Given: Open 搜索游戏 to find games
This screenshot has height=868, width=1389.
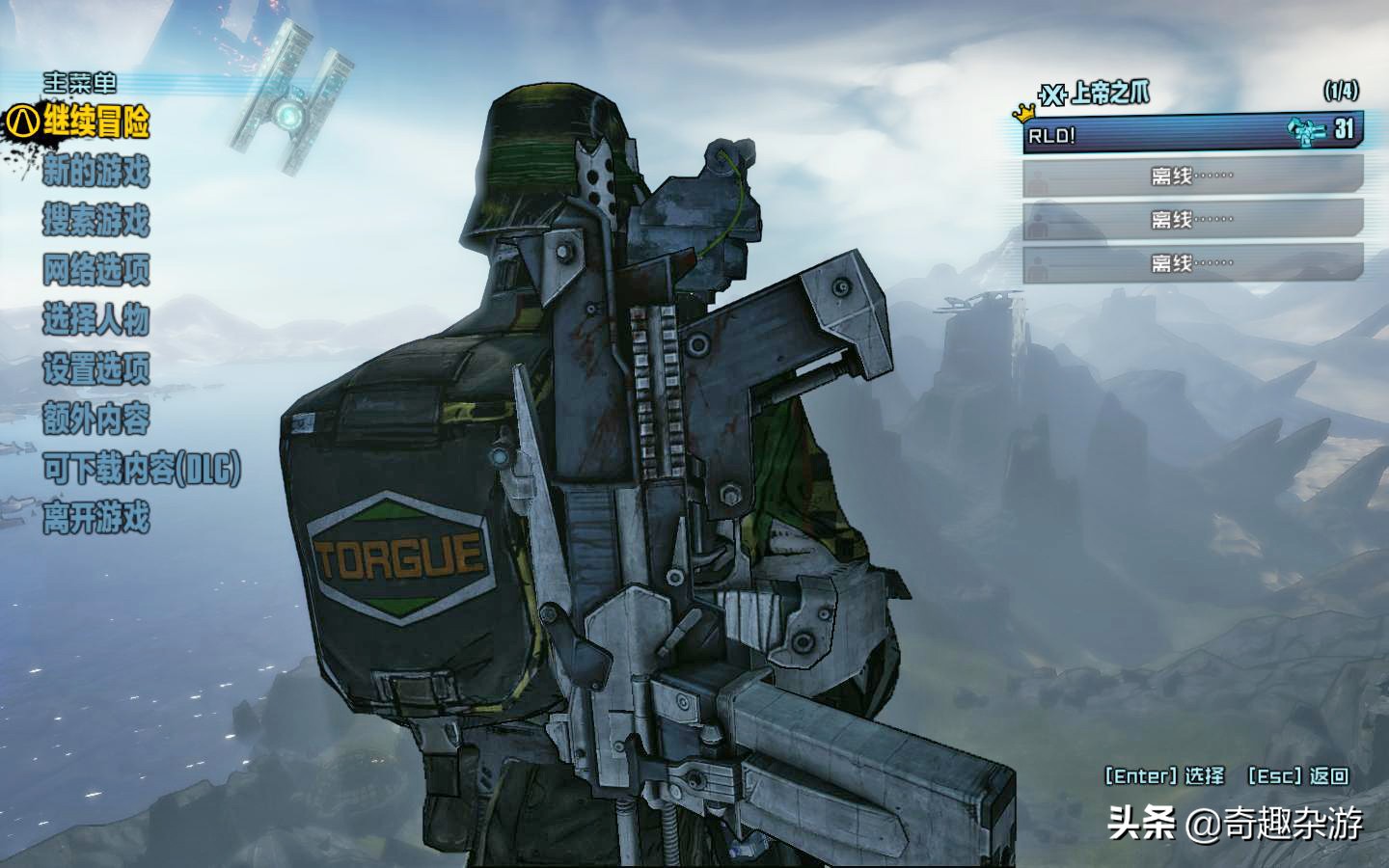Looking at the screenshot, I should coord(95,221).
